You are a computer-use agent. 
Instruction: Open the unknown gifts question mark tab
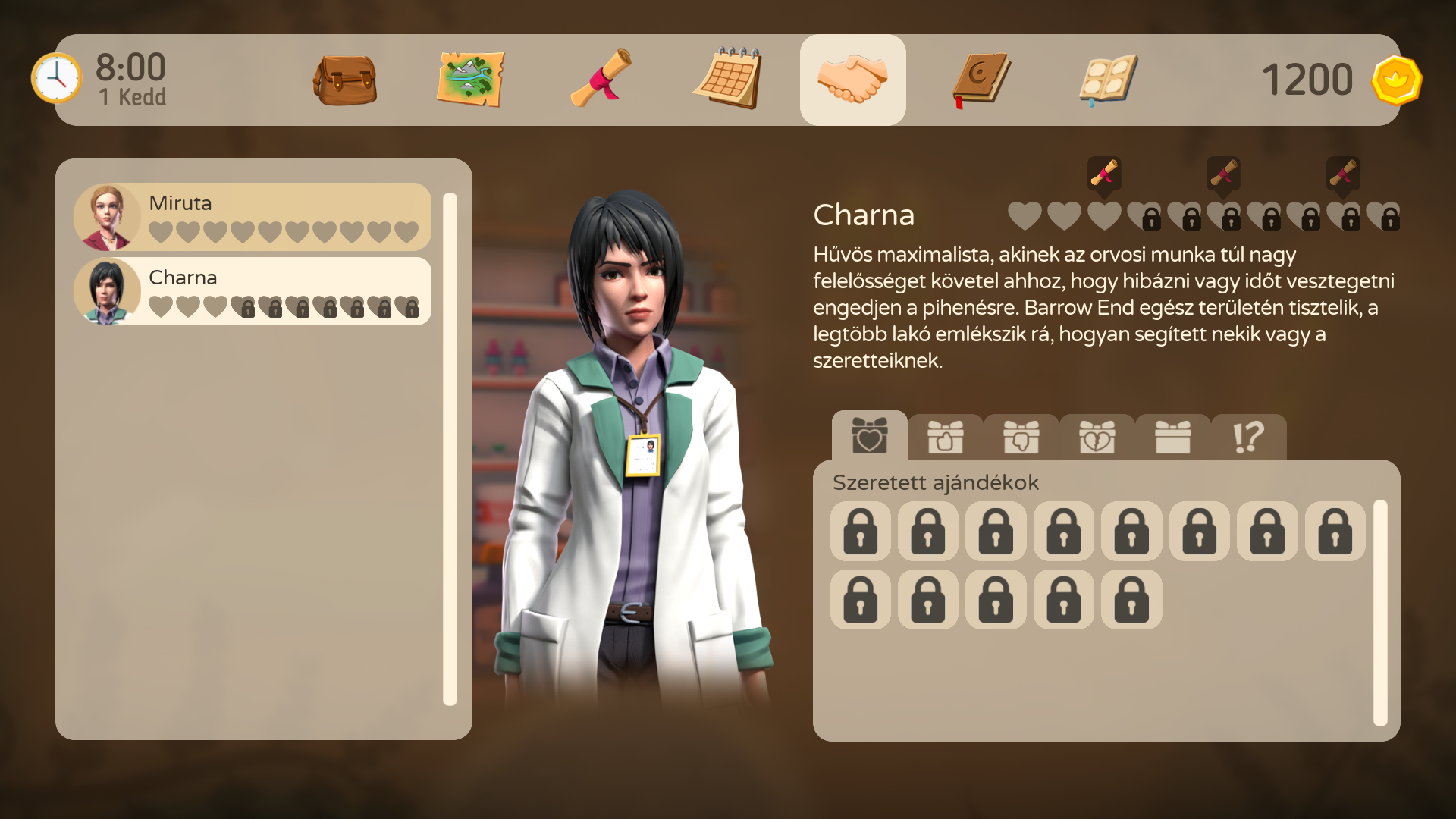(x=1248, y=438)
